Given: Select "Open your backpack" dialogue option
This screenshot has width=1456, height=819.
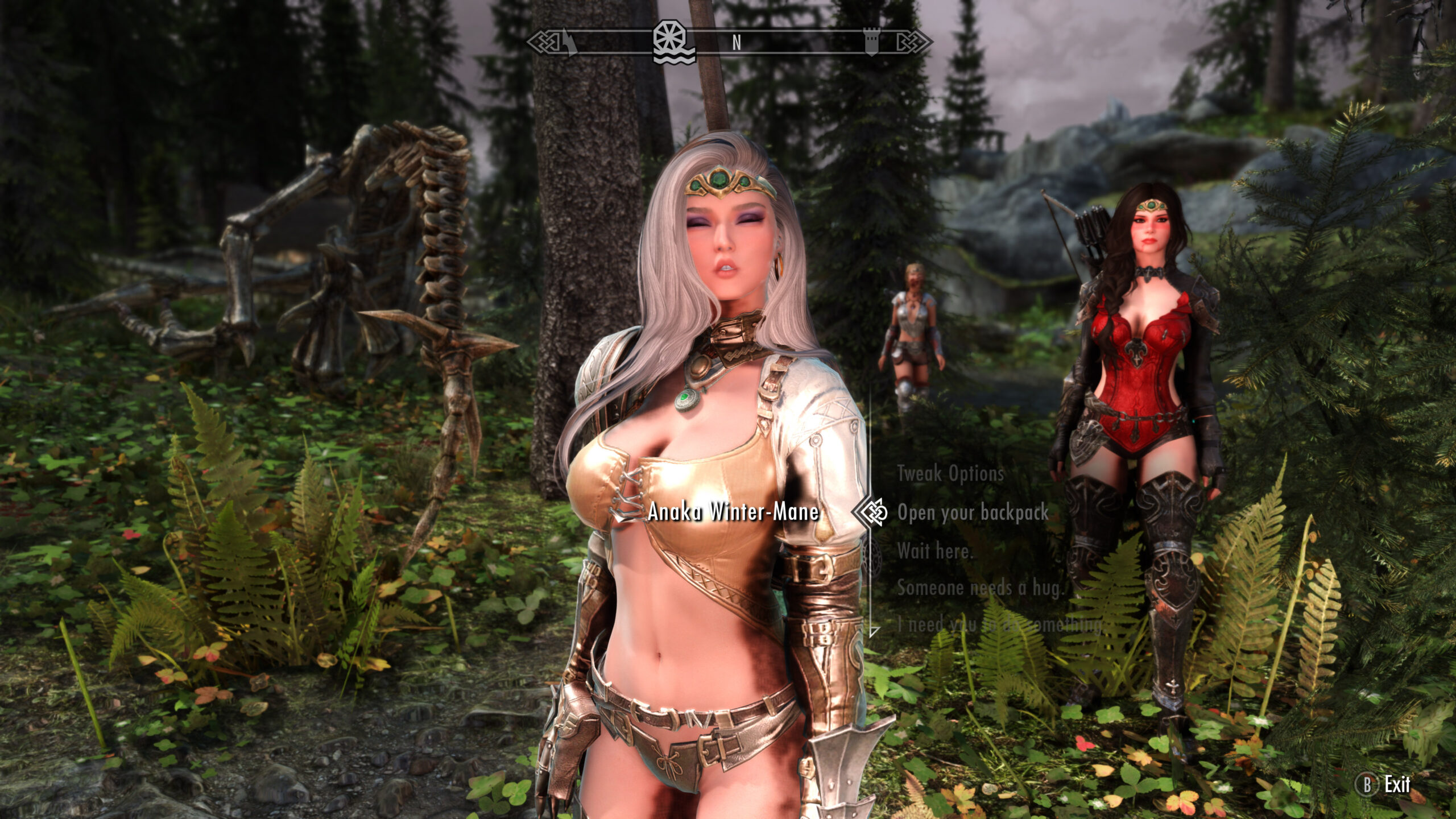Looking at the screenshot, I should pyautogui.click(x=973, y=512).
